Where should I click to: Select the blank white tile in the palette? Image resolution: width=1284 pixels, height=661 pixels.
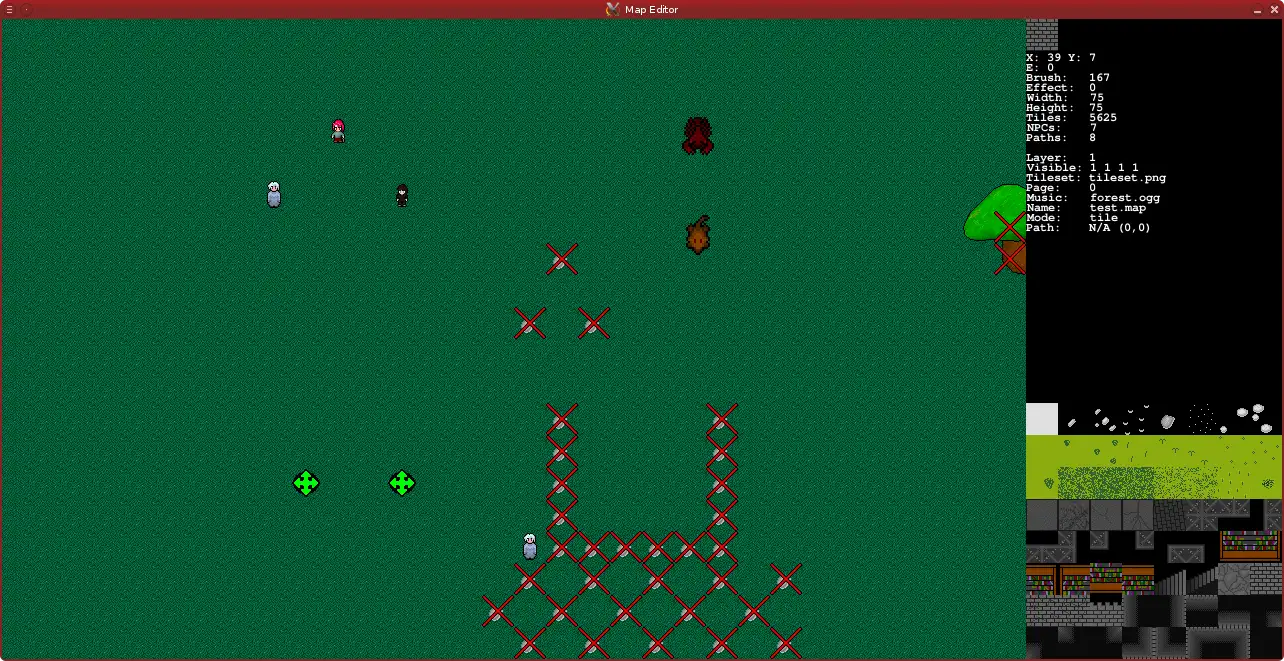pyautogui.click(x=1042, y=419)
